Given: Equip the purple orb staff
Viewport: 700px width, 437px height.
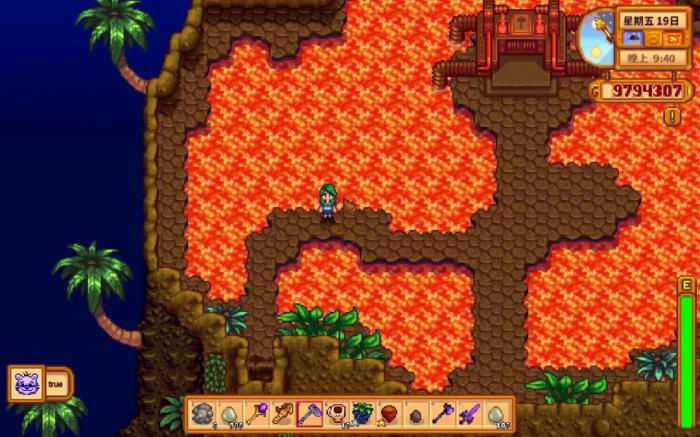Looking at the screenshot, I should coord(256,414).
